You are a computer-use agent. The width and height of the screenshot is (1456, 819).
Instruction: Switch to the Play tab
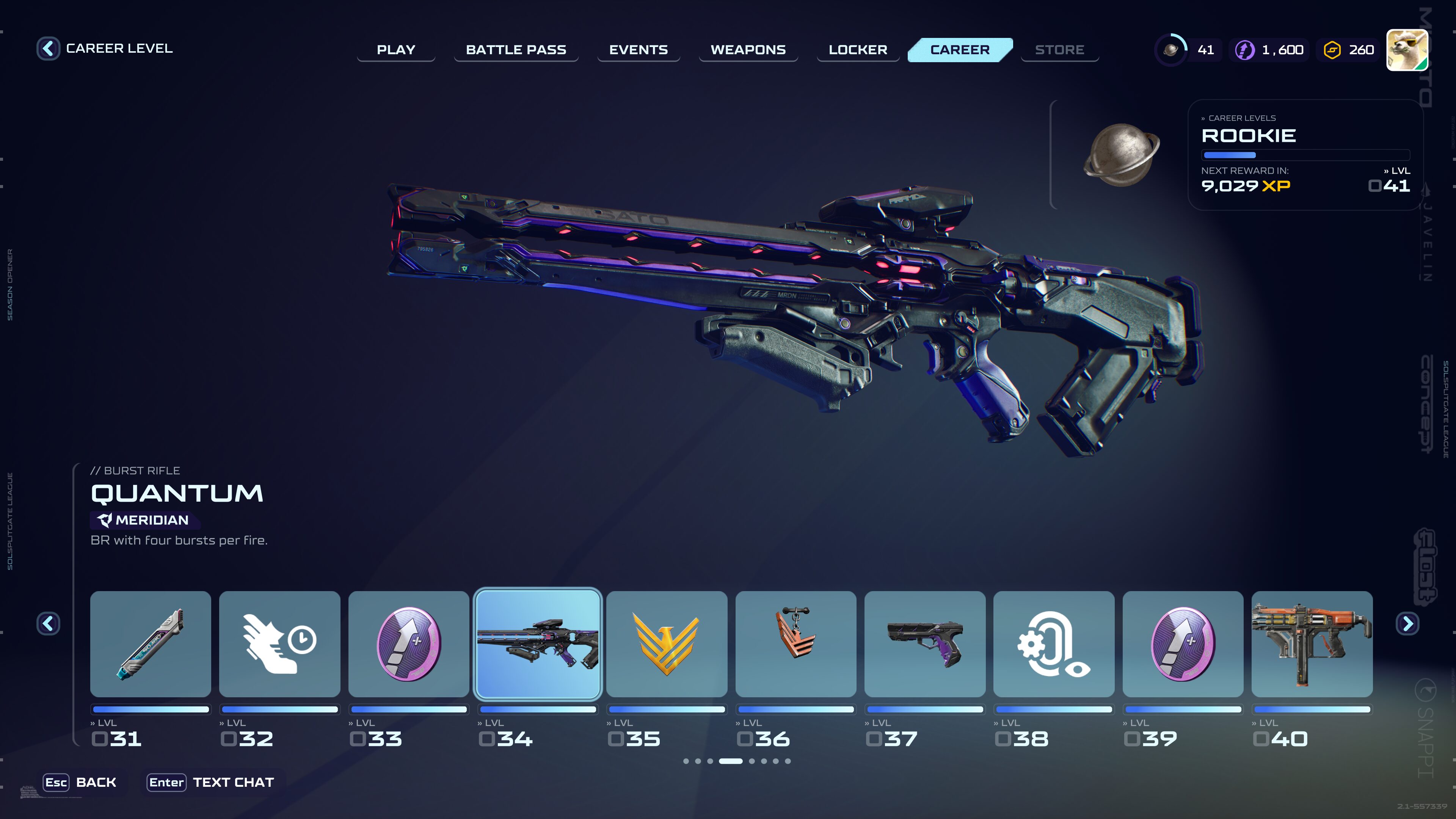395,50
